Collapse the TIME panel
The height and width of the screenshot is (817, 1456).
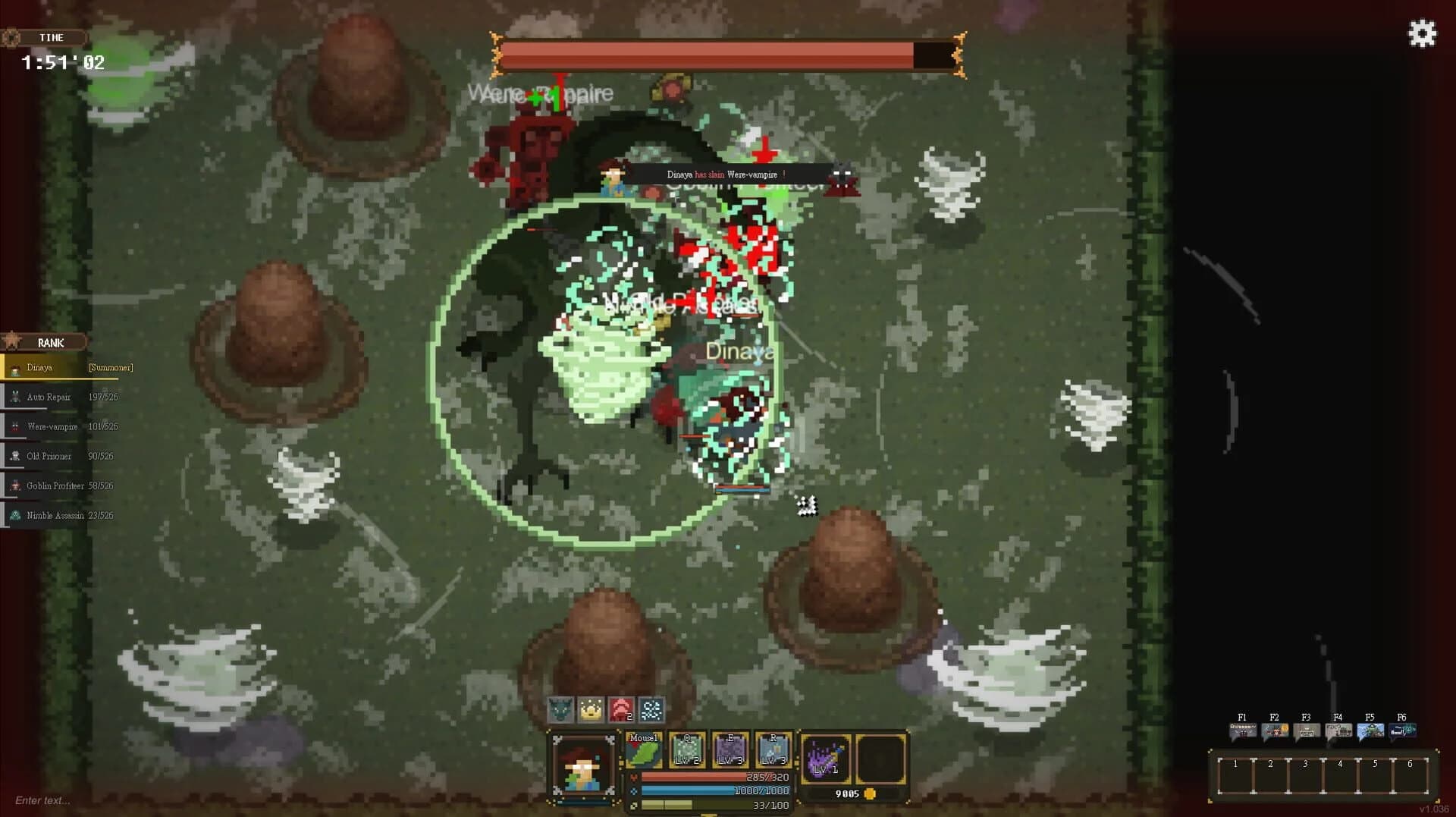point(52,37)
